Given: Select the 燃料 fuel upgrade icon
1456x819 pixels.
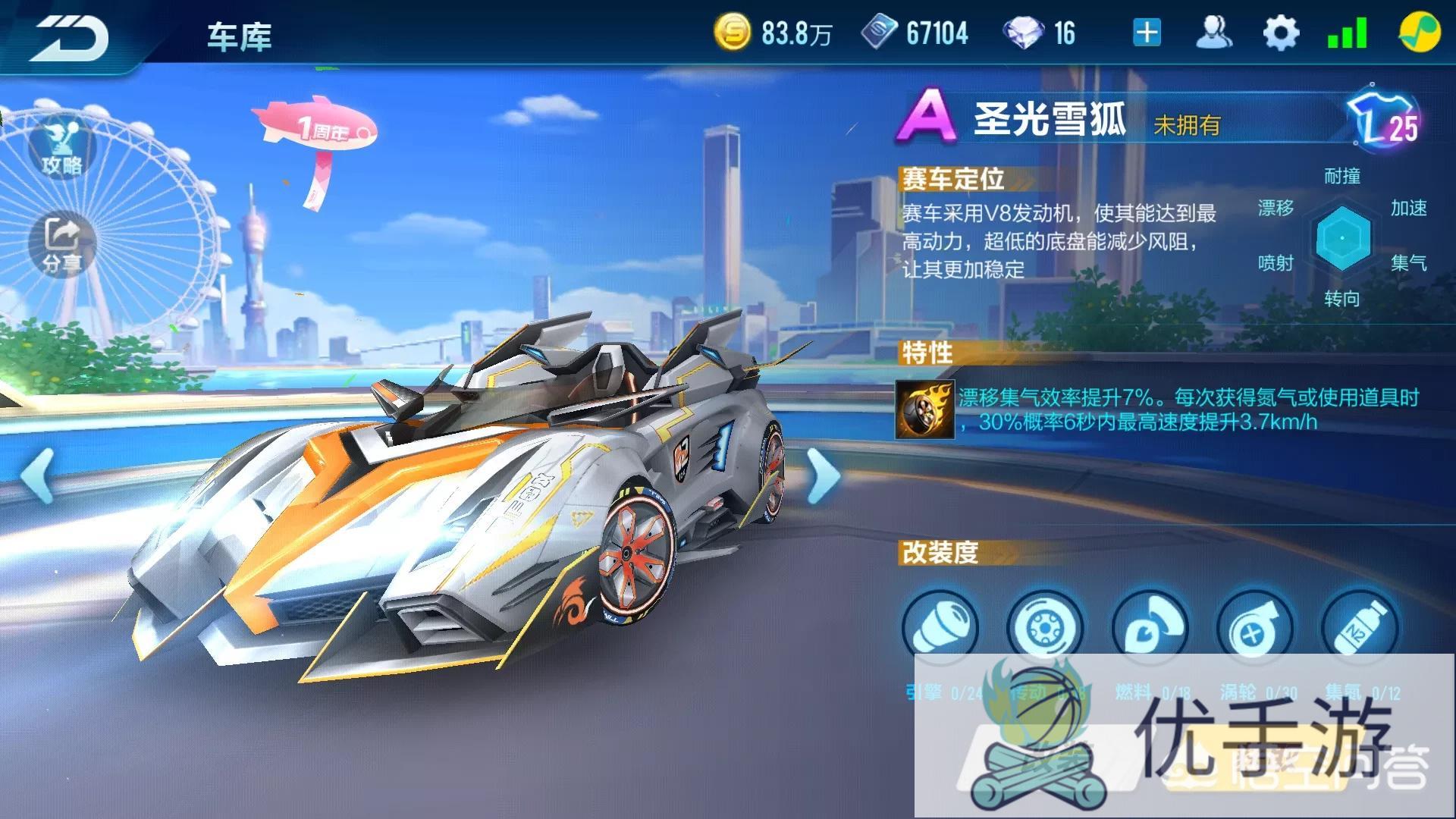Looking at the screenshot, I should tap(1150, 628).
